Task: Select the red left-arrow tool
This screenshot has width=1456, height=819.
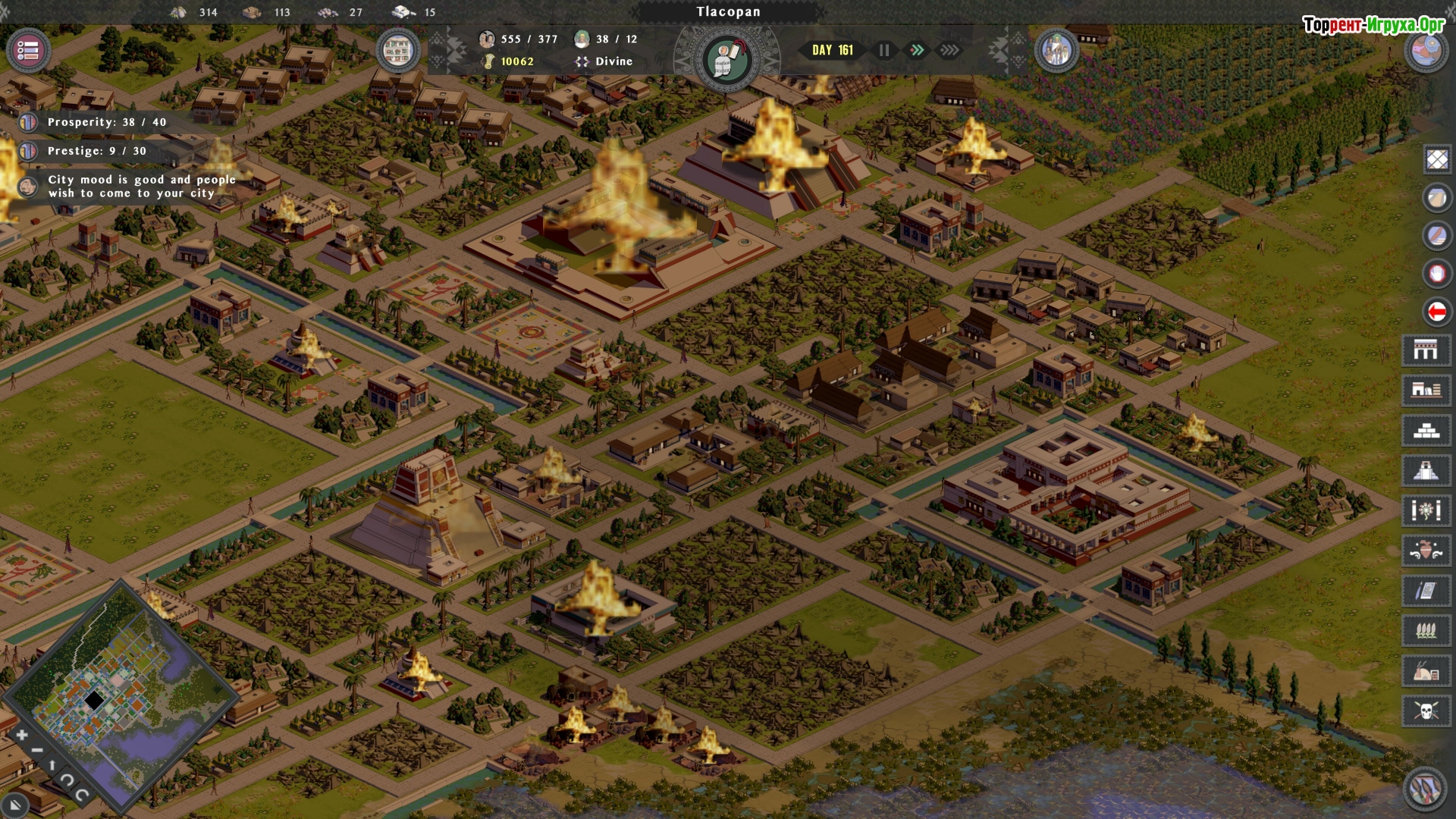Action: tap(1437, 311)
